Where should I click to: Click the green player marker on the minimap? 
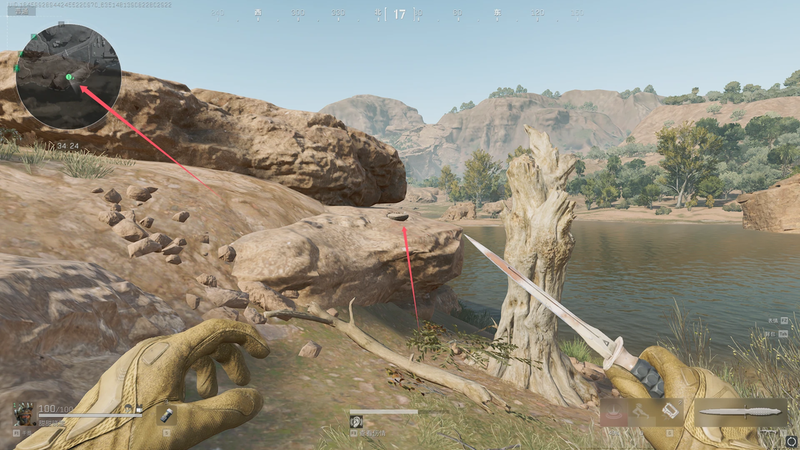tap(69, 77)
